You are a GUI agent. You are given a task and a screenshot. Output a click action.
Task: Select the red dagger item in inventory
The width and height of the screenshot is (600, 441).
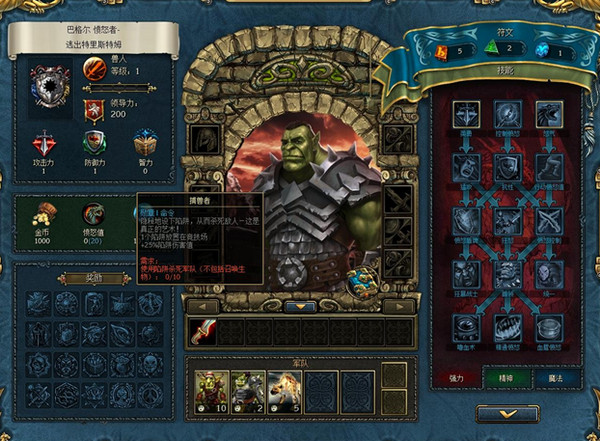pyautogui.click(x=203, y=331)
